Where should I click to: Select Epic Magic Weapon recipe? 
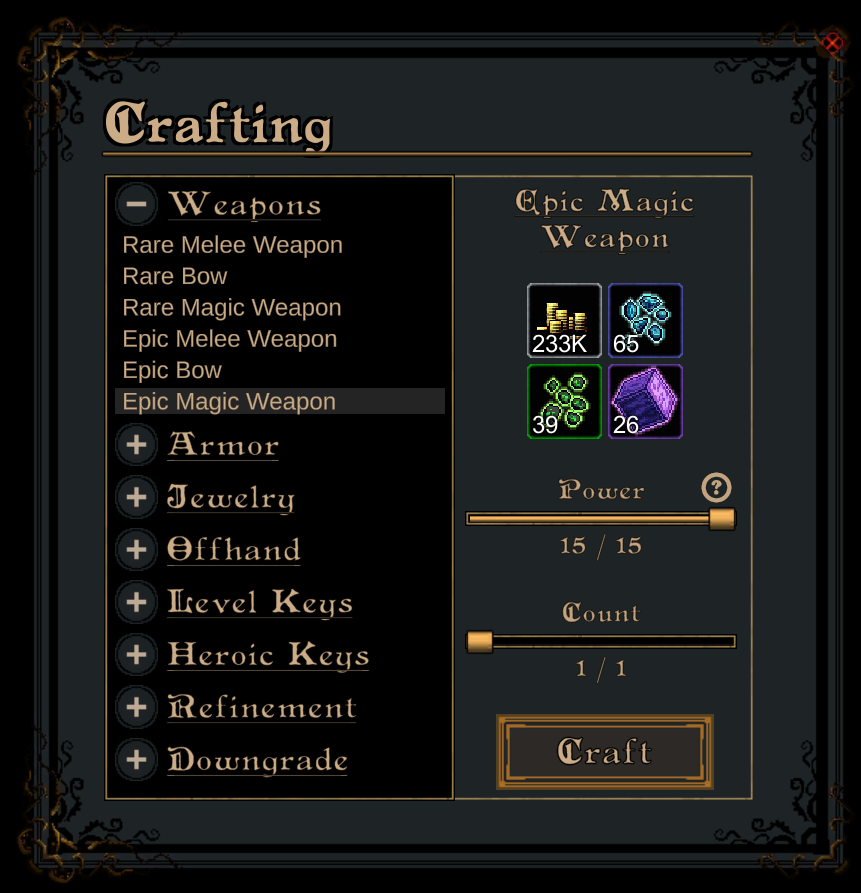(x=229, y=402)
